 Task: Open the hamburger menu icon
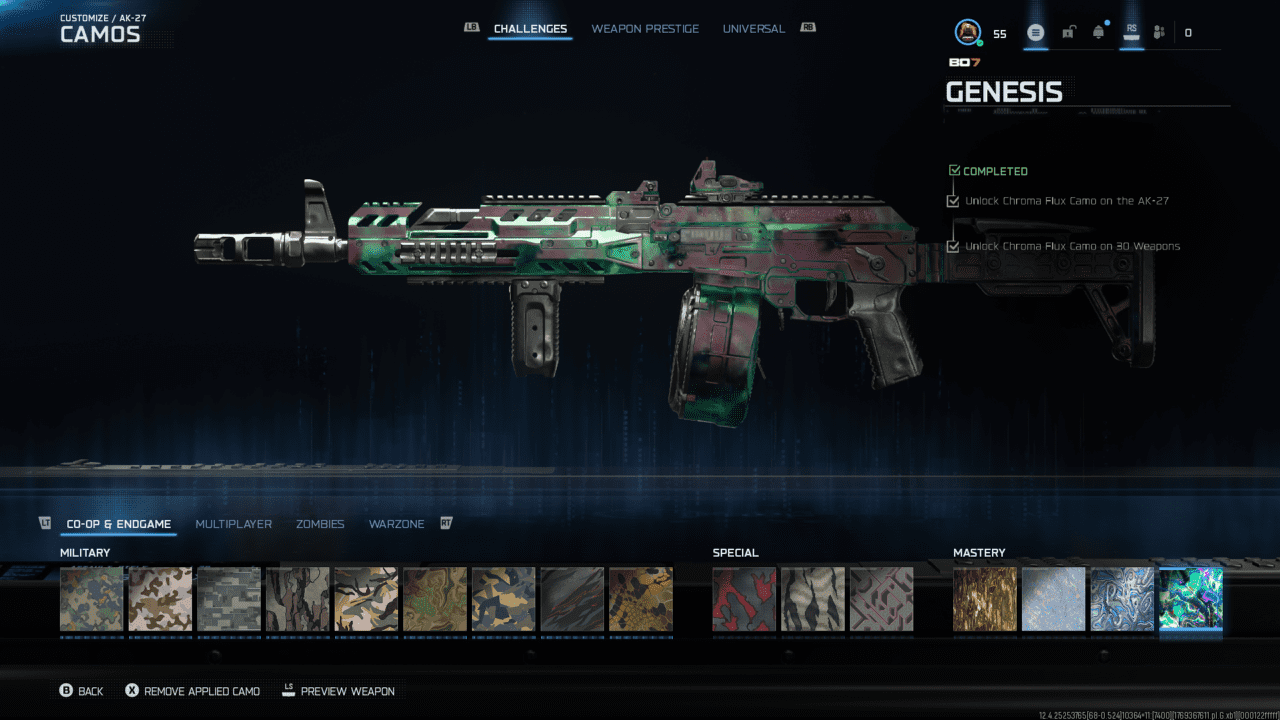pyautogui.click(x=1036, y=33)
